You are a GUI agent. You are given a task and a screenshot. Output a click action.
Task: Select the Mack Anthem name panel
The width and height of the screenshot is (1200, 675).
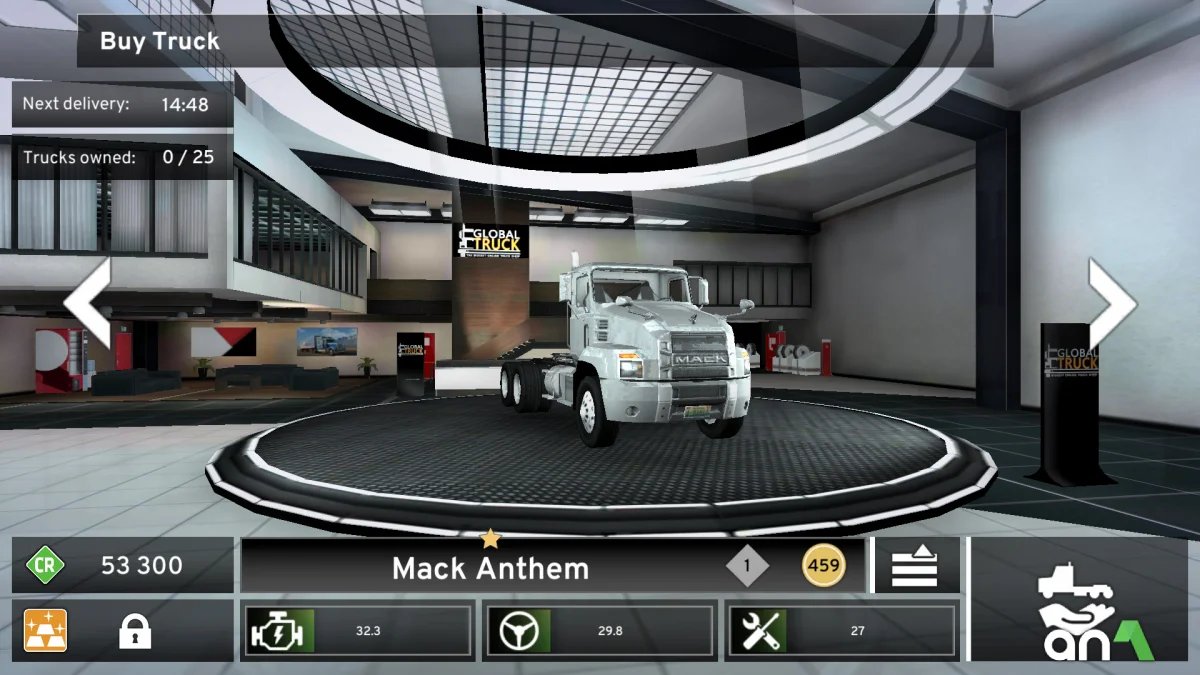pyautogui.click(x=490, y=568)
